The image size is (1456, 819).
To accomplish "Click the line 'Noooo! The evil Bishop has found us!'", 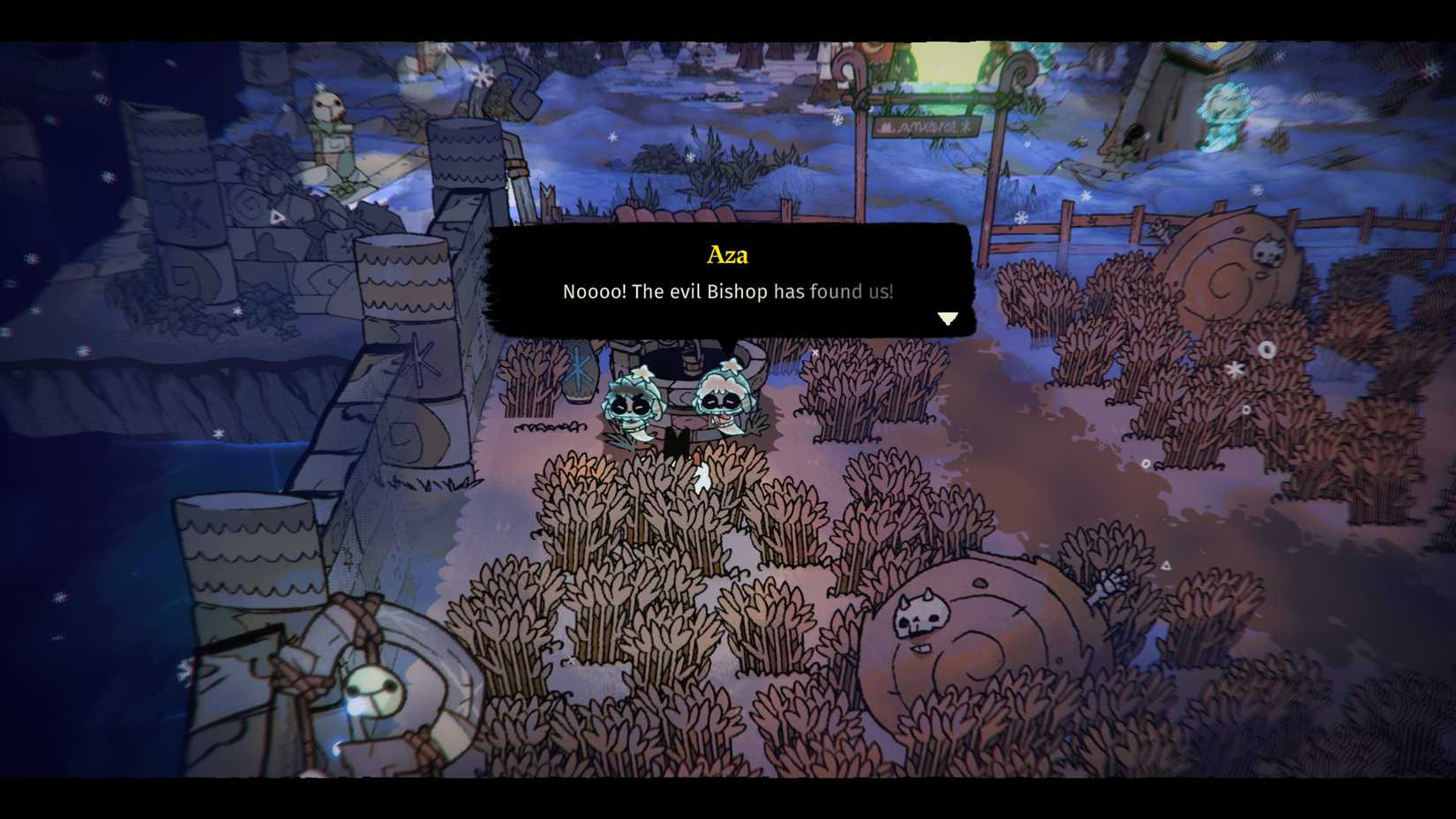I will click(727, 291).
